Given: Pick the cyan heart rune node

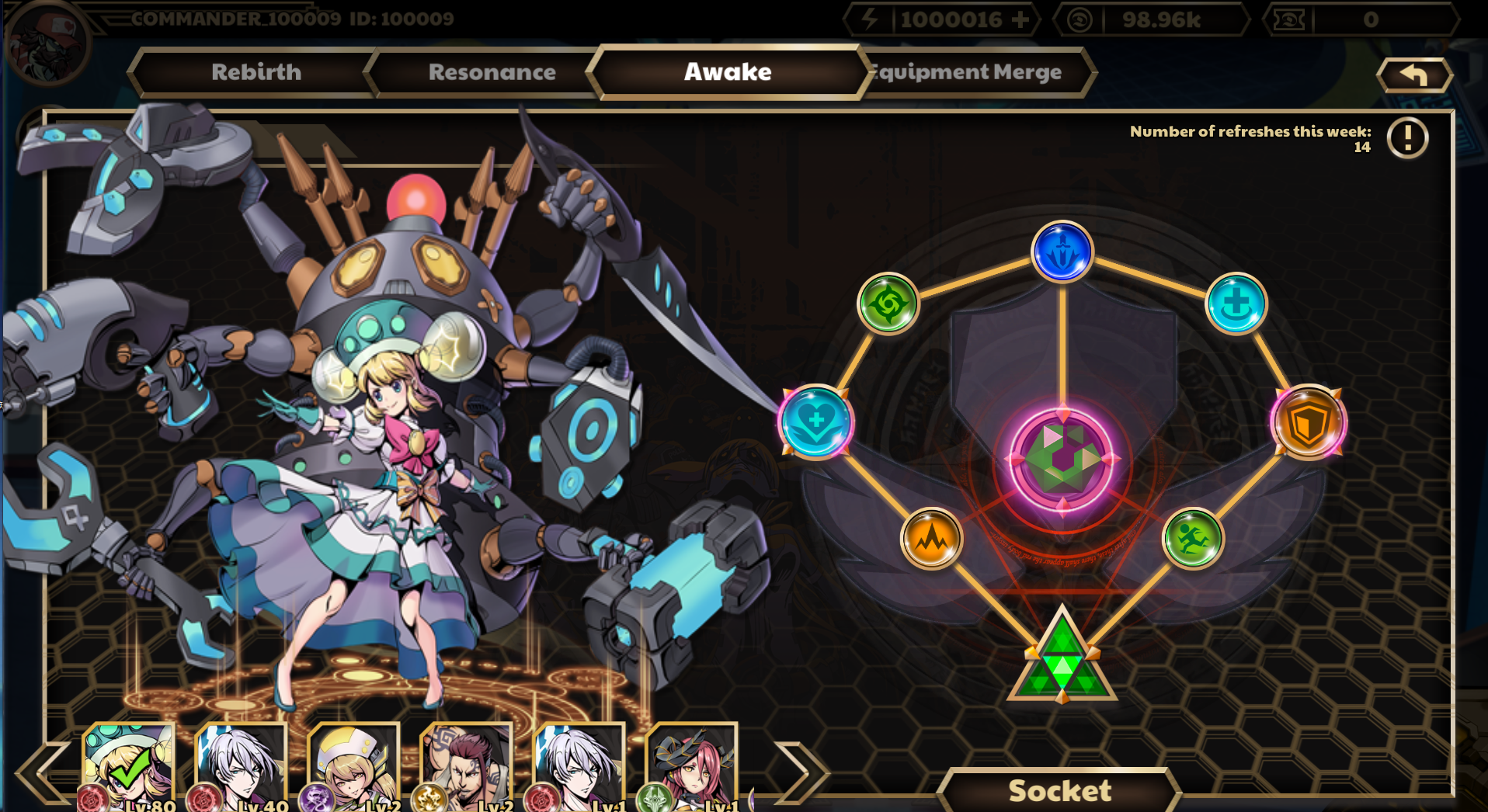Looking at the screenshot, I should (x=815, y=422).
